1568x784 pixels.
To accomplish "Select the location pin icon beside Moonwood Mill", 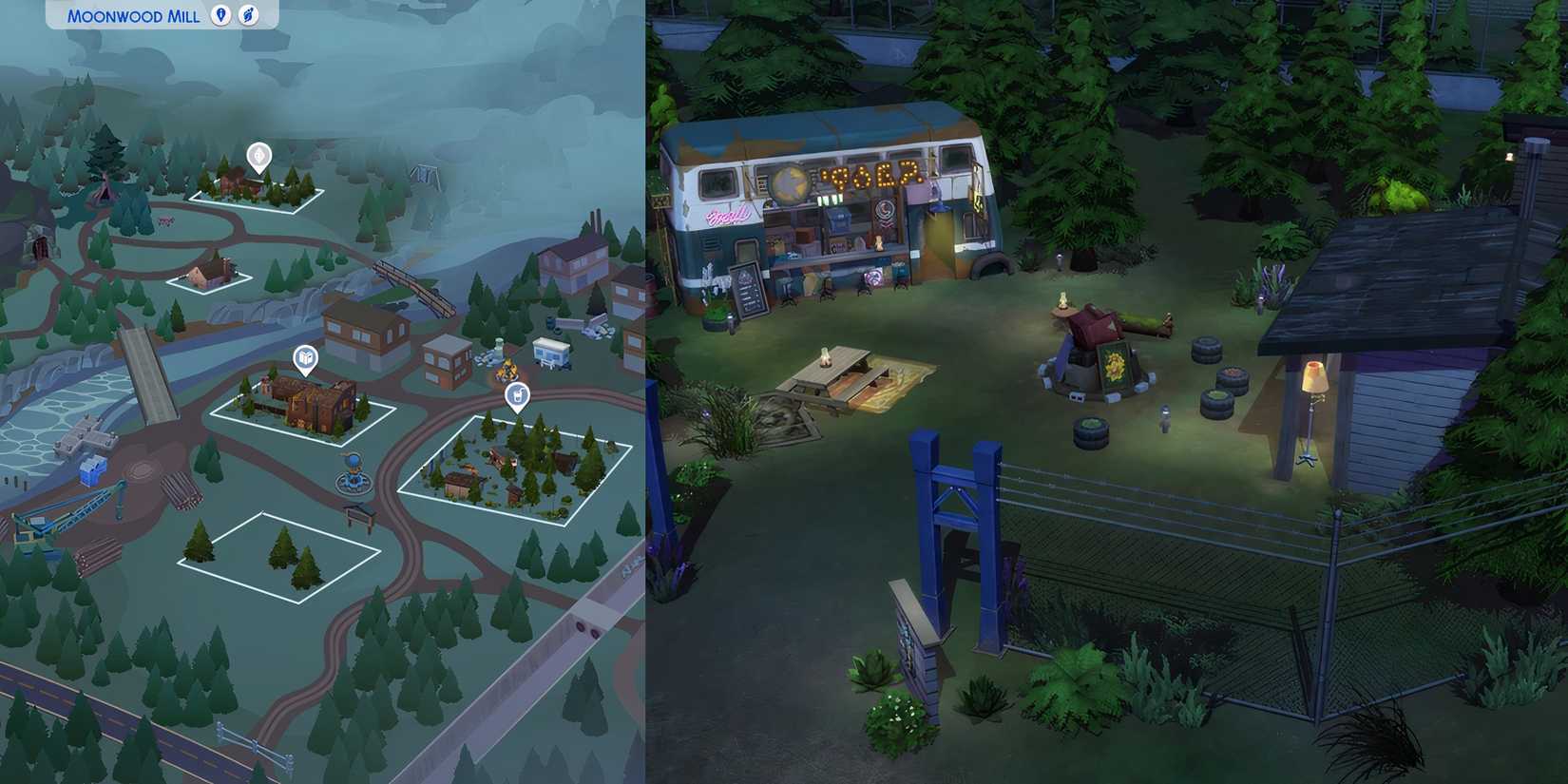I will 220,16.
